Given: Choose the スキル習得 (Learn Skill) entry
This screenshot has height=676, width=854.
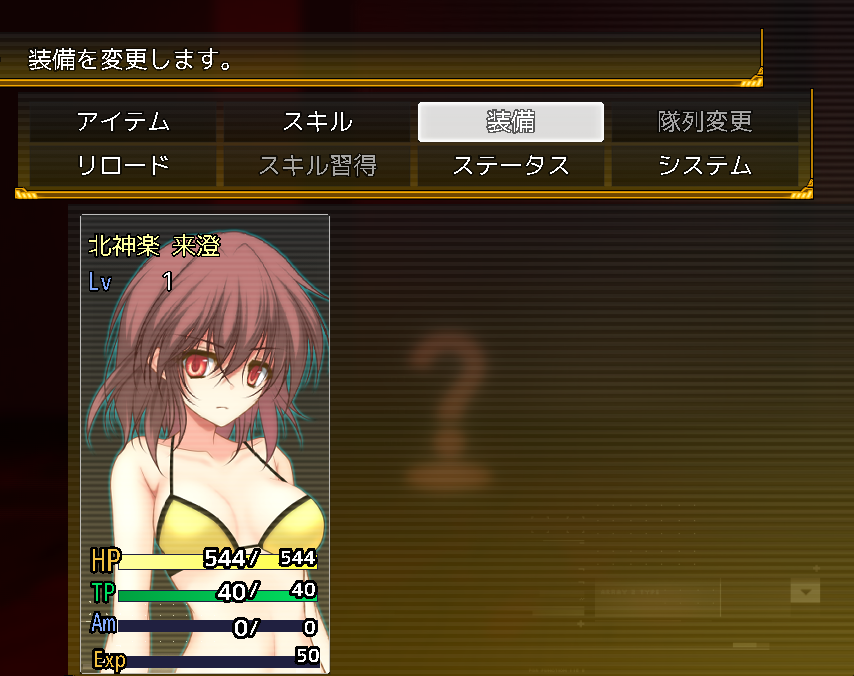Looking at the screenshot, I should (317, 165).
